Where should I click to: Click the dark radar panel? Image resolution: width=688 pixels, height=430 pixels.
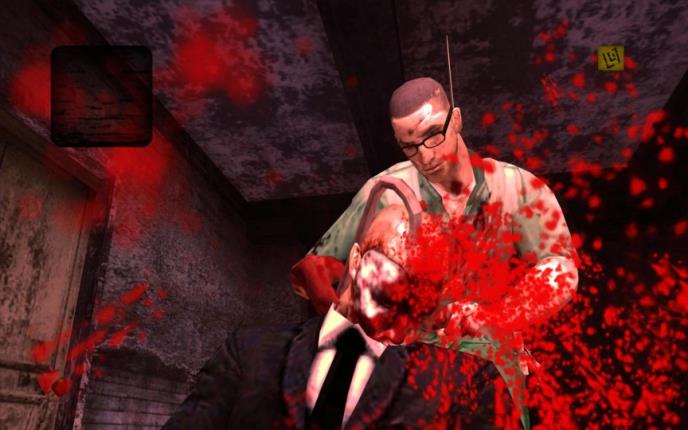[101, 96]
